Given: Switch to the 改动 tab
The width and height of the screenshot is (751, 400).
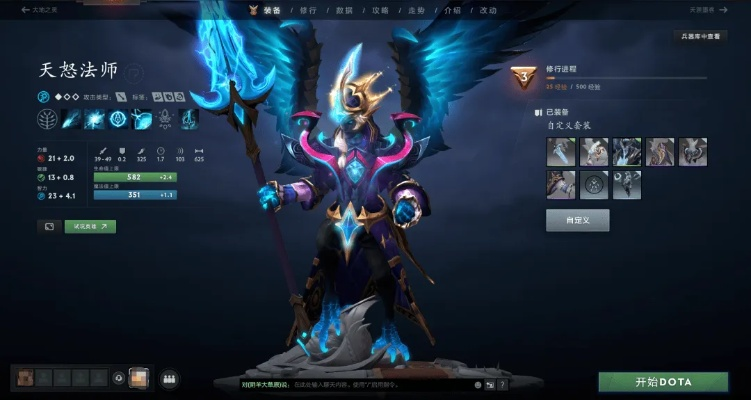Looking at the screenshot, I should (x=487, y=10).
